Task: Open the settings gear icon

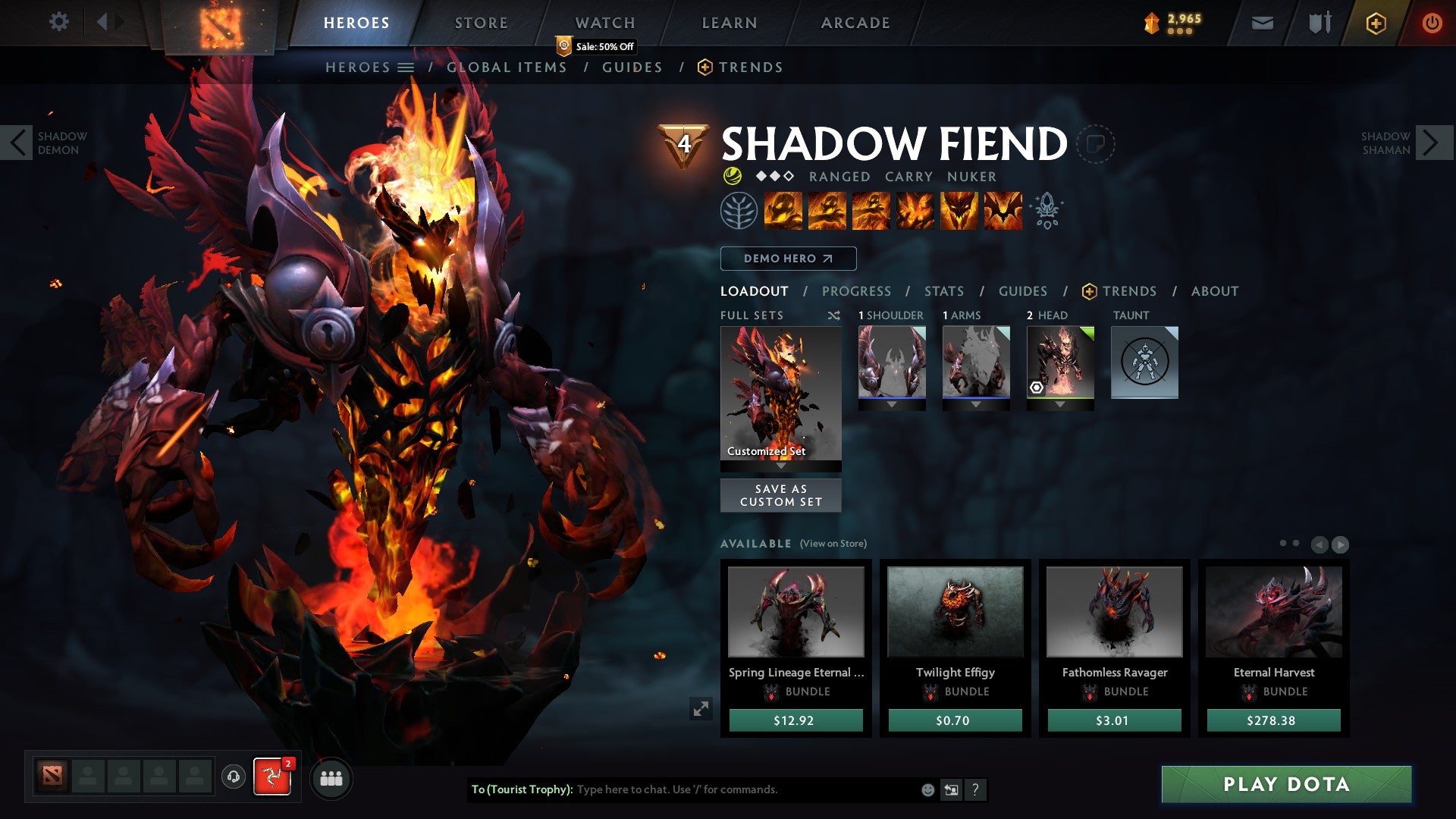Action: 59,22
